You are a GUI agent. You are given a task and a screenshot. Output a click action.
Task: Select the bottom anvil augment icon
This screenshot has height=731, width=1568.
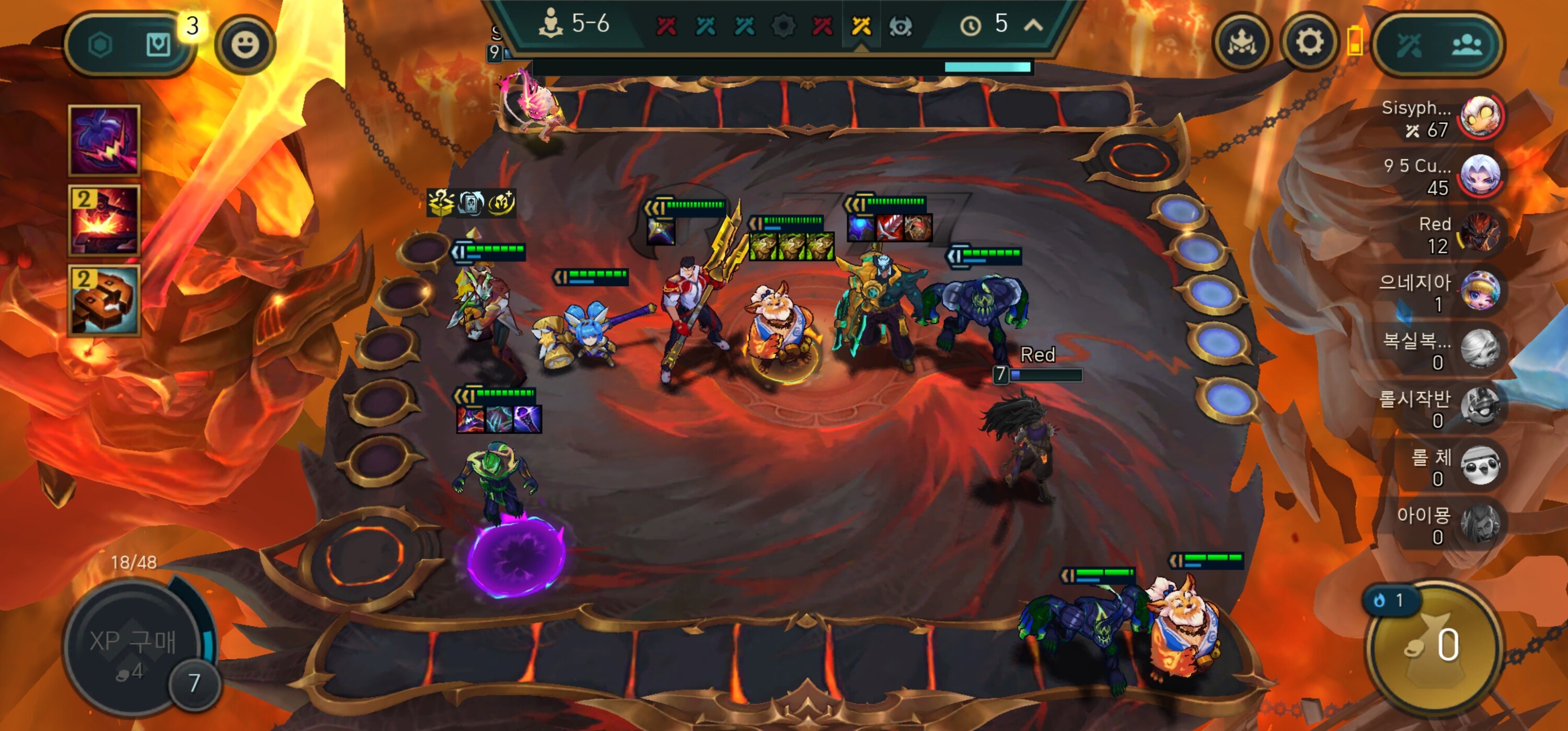104,300
